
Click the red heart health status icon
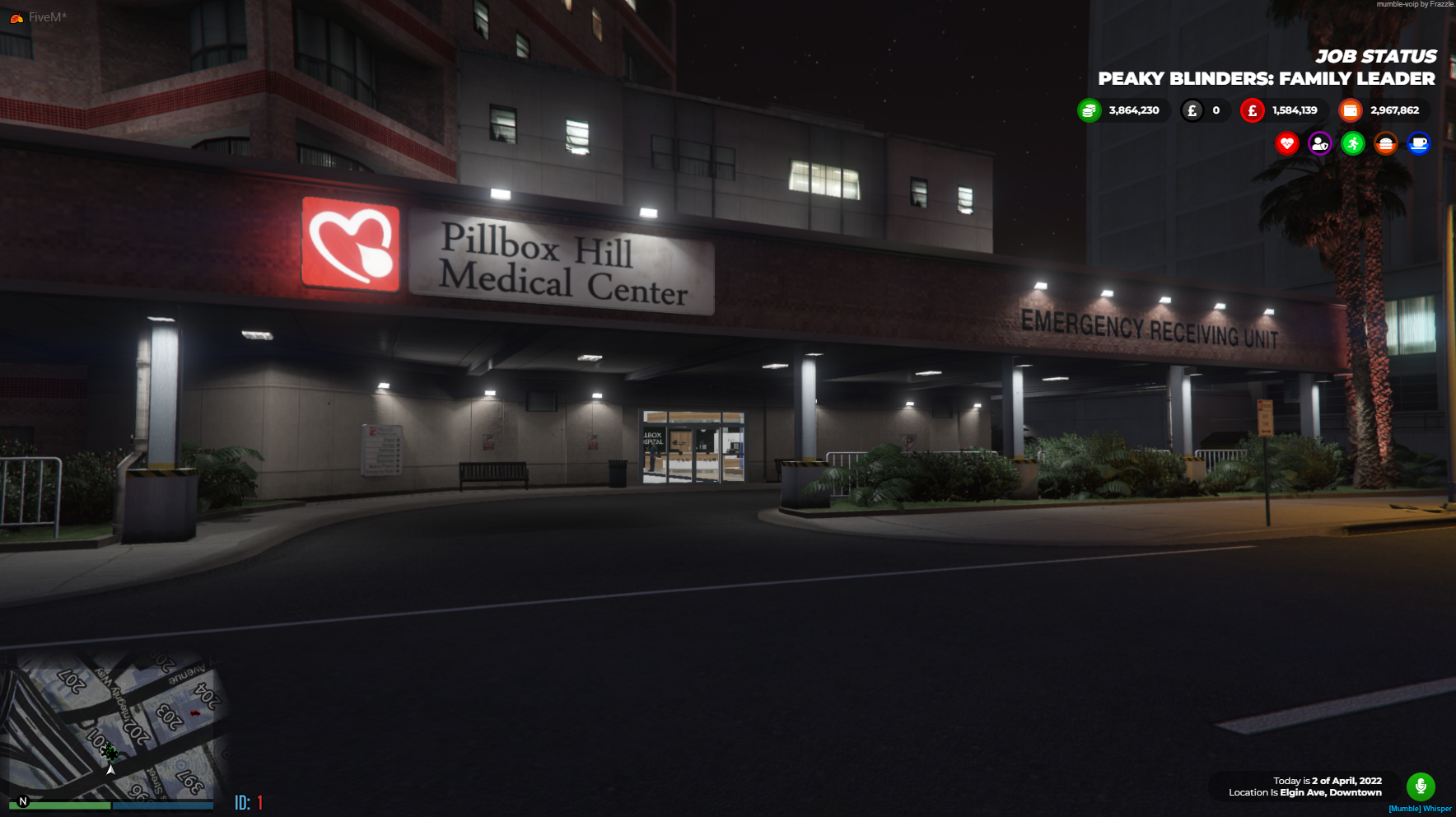tap(1287, 143)
